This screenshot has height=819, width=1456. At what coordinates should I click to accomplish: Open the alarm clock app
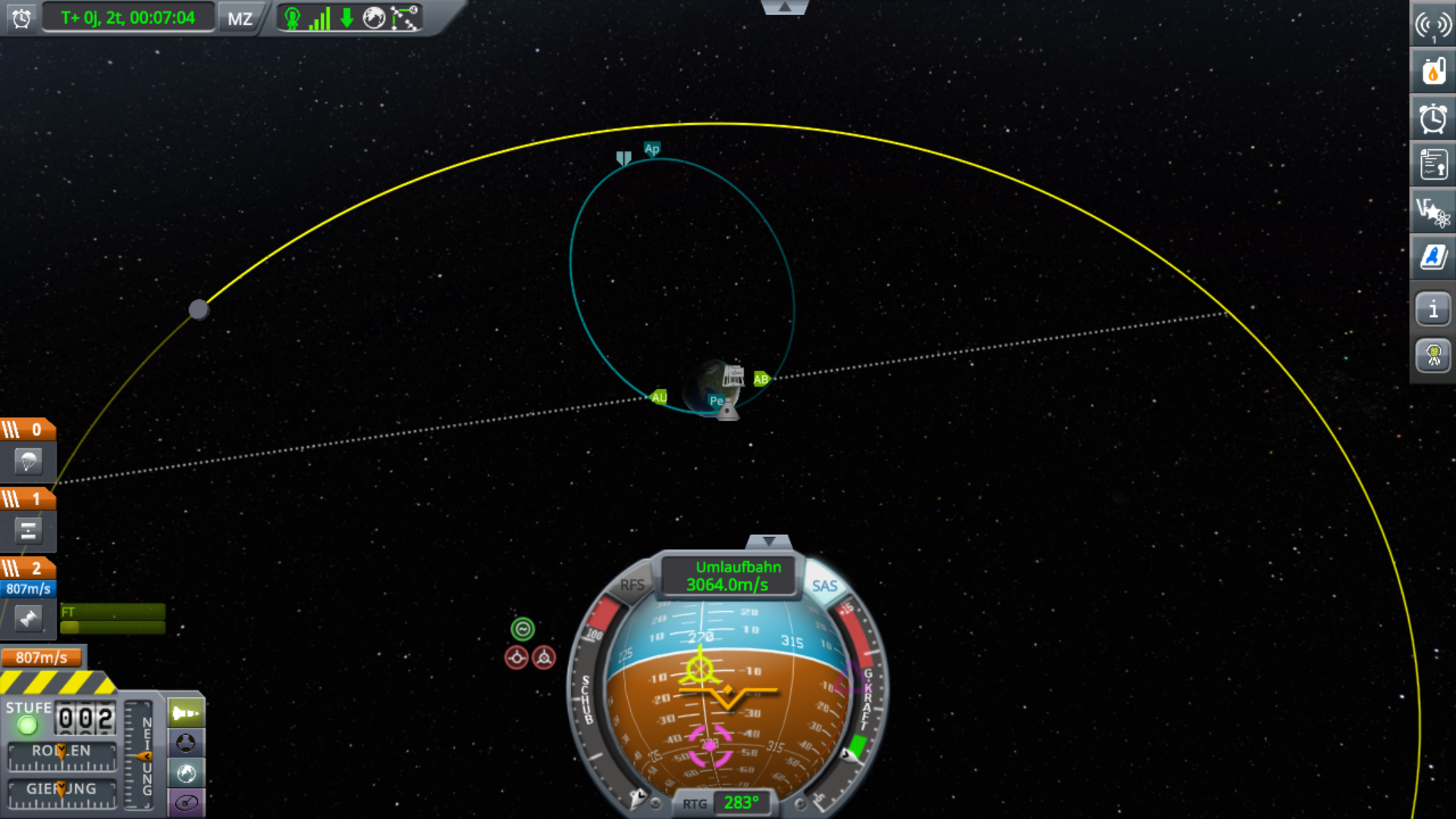[1432, 119]
